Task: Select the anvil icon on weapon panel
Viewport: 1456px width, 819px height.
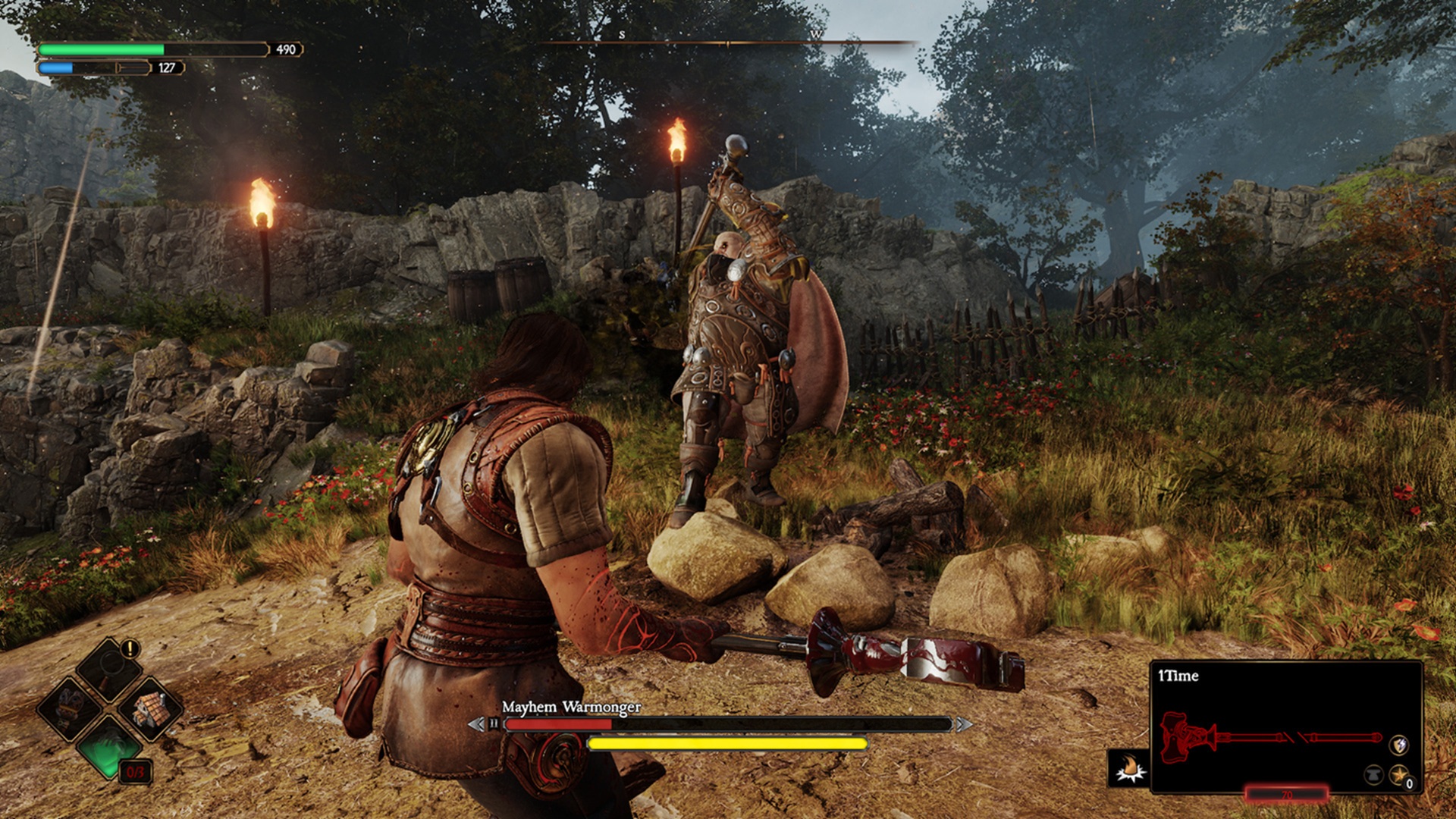Action: [x=1373, y=775]
